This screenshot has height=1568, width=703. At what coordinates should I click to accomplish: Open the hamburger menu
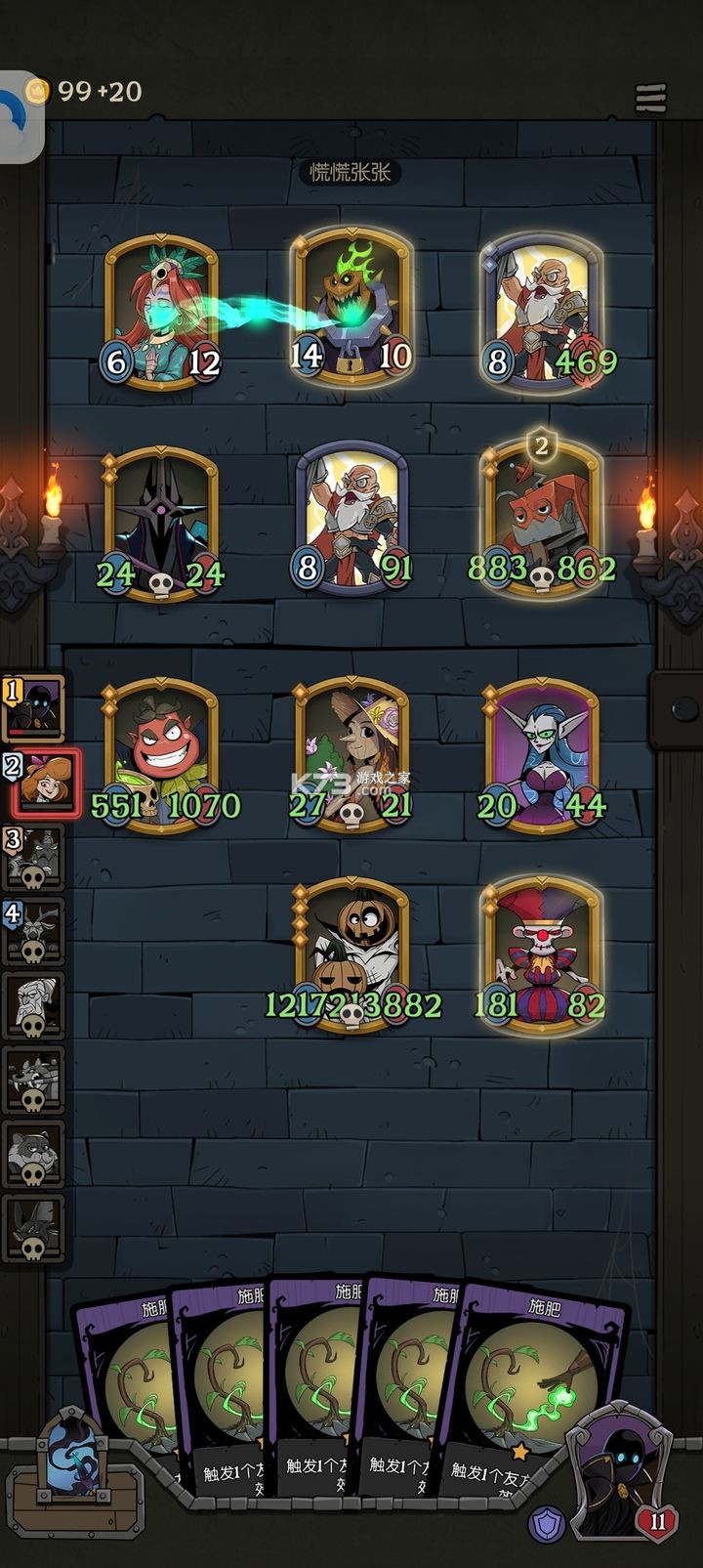tap(650, 98)
